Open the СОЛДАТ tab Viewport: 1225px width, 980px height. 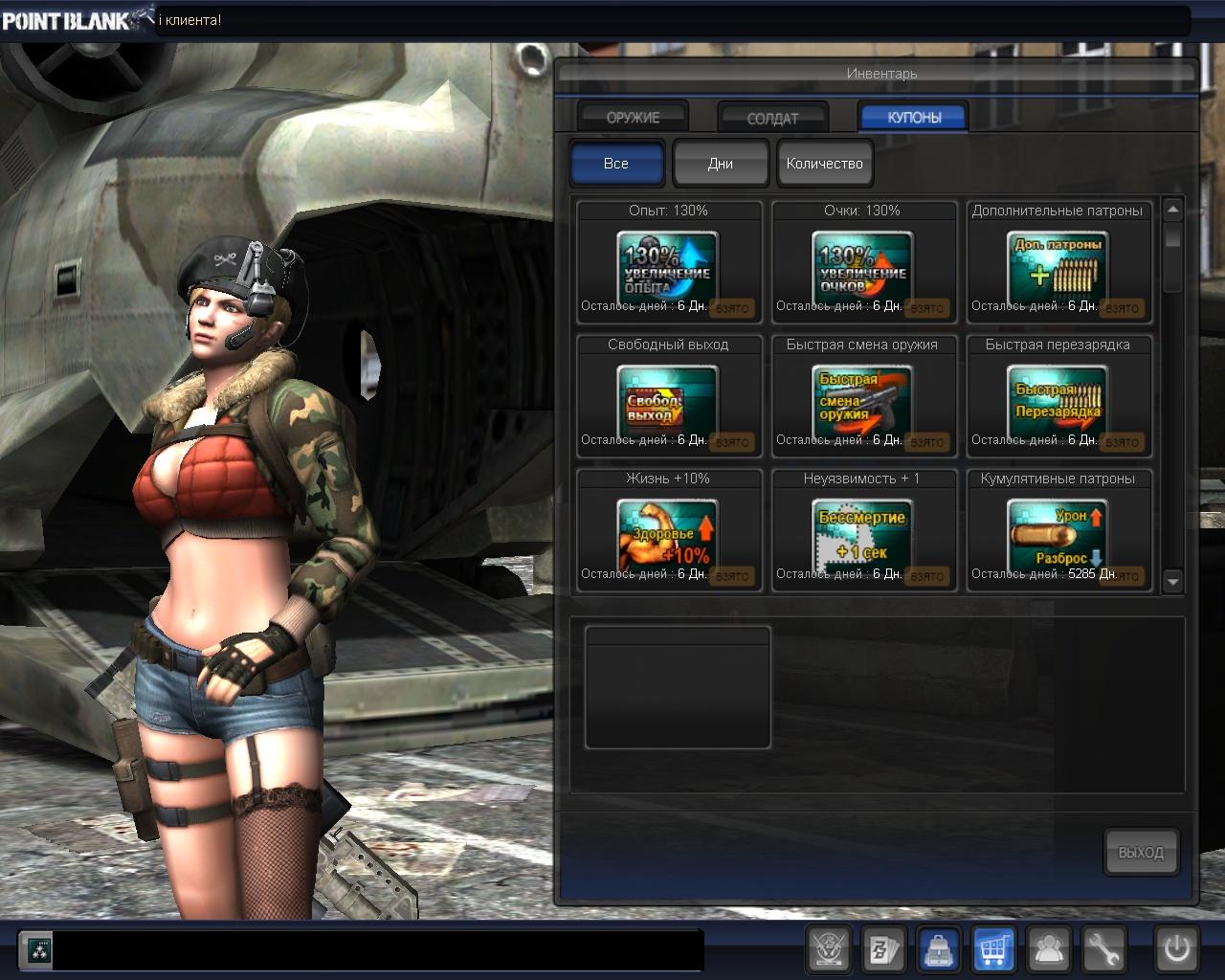(772, 118)
